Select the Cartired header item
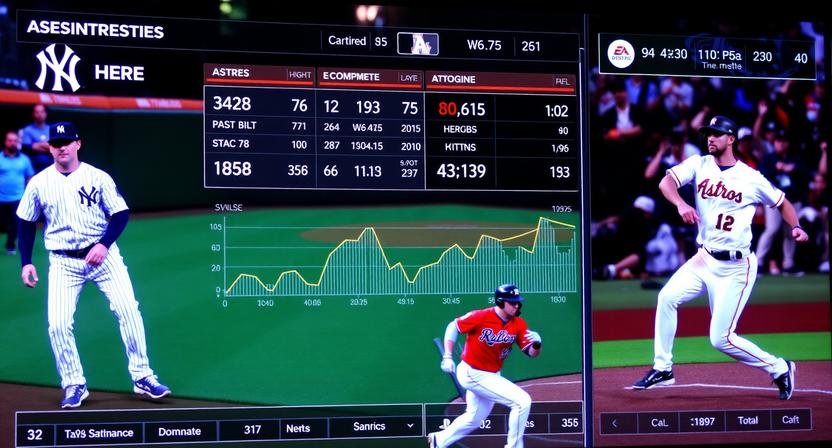The width and height of the screenshot is (832, 448). coord(347,42)
